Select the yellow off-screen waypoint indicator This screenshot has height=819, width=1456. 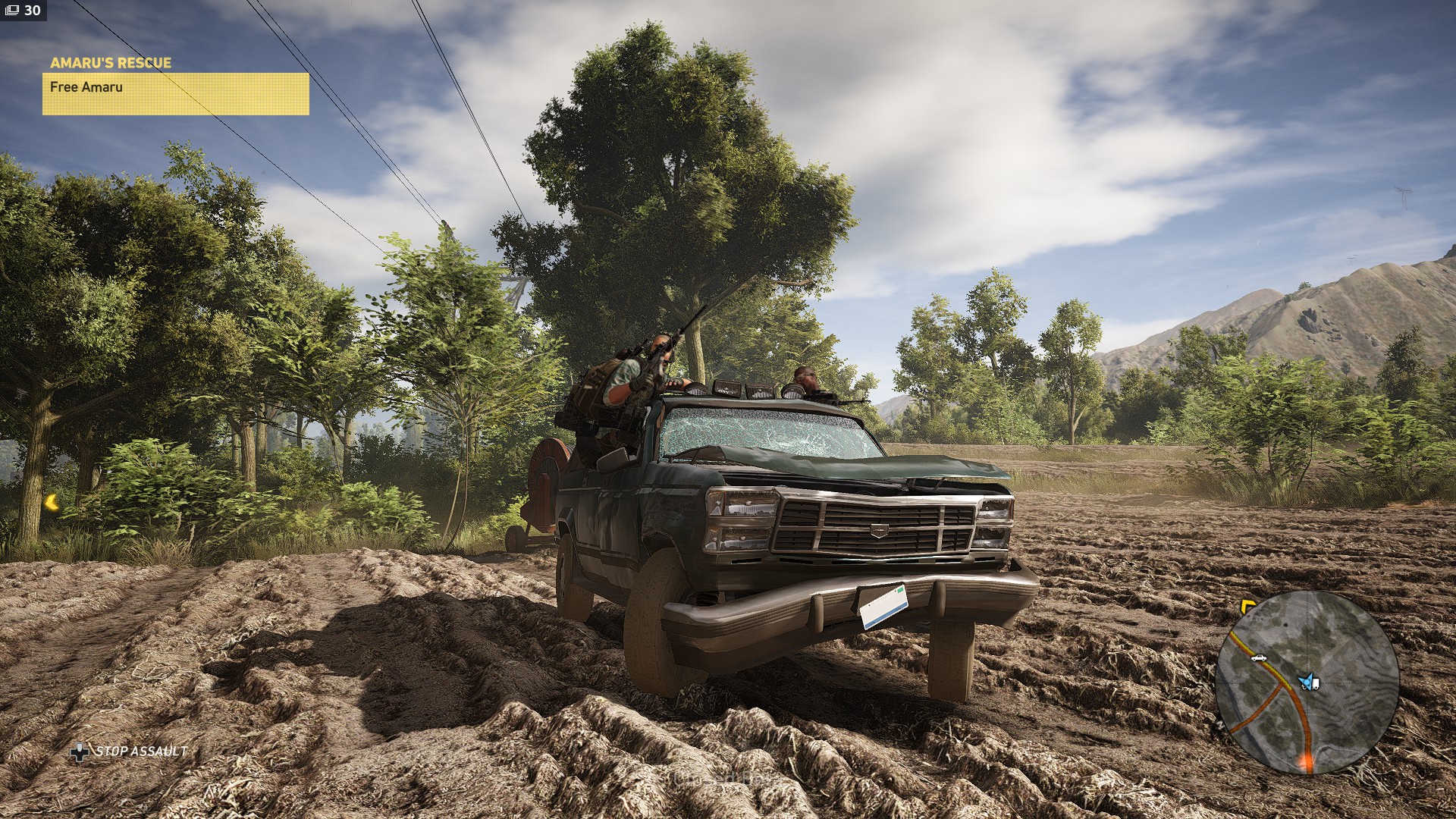(x=52, y=501)
